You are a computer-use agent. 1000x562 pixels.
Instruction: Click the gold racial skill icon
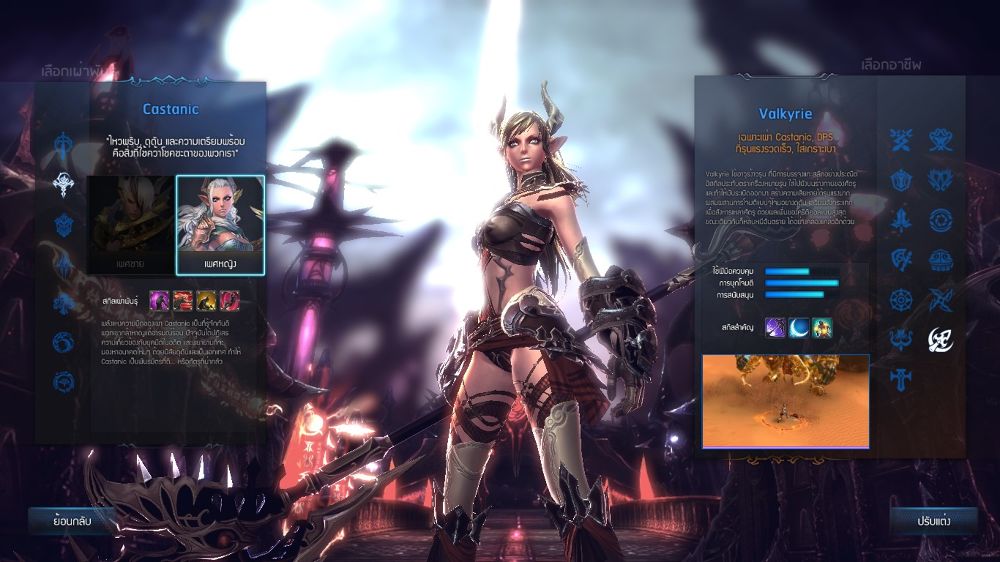click(x=206, y=299)
